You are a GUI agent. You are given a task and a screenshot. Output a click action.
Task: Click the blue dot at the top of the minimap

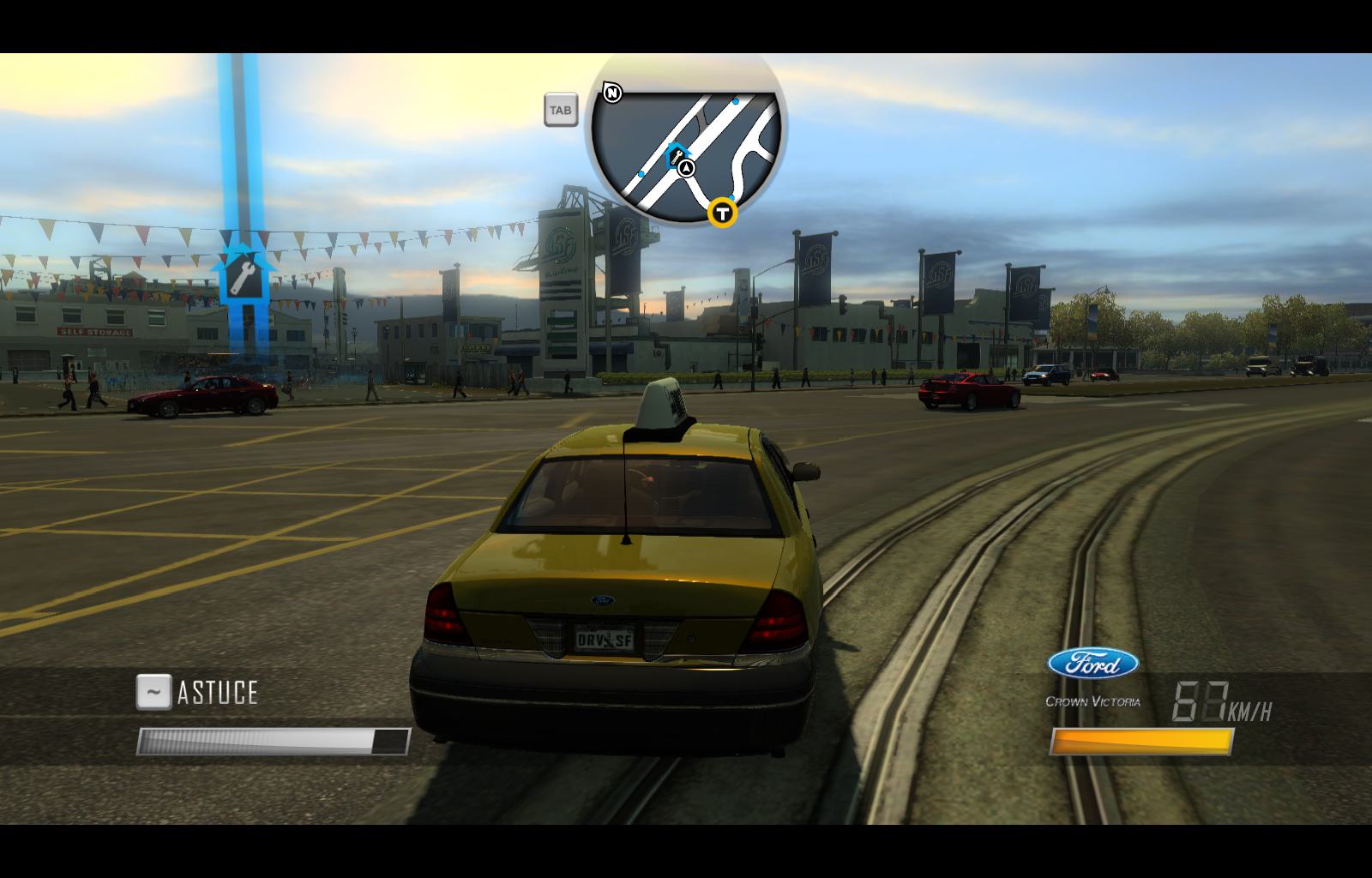734,102
